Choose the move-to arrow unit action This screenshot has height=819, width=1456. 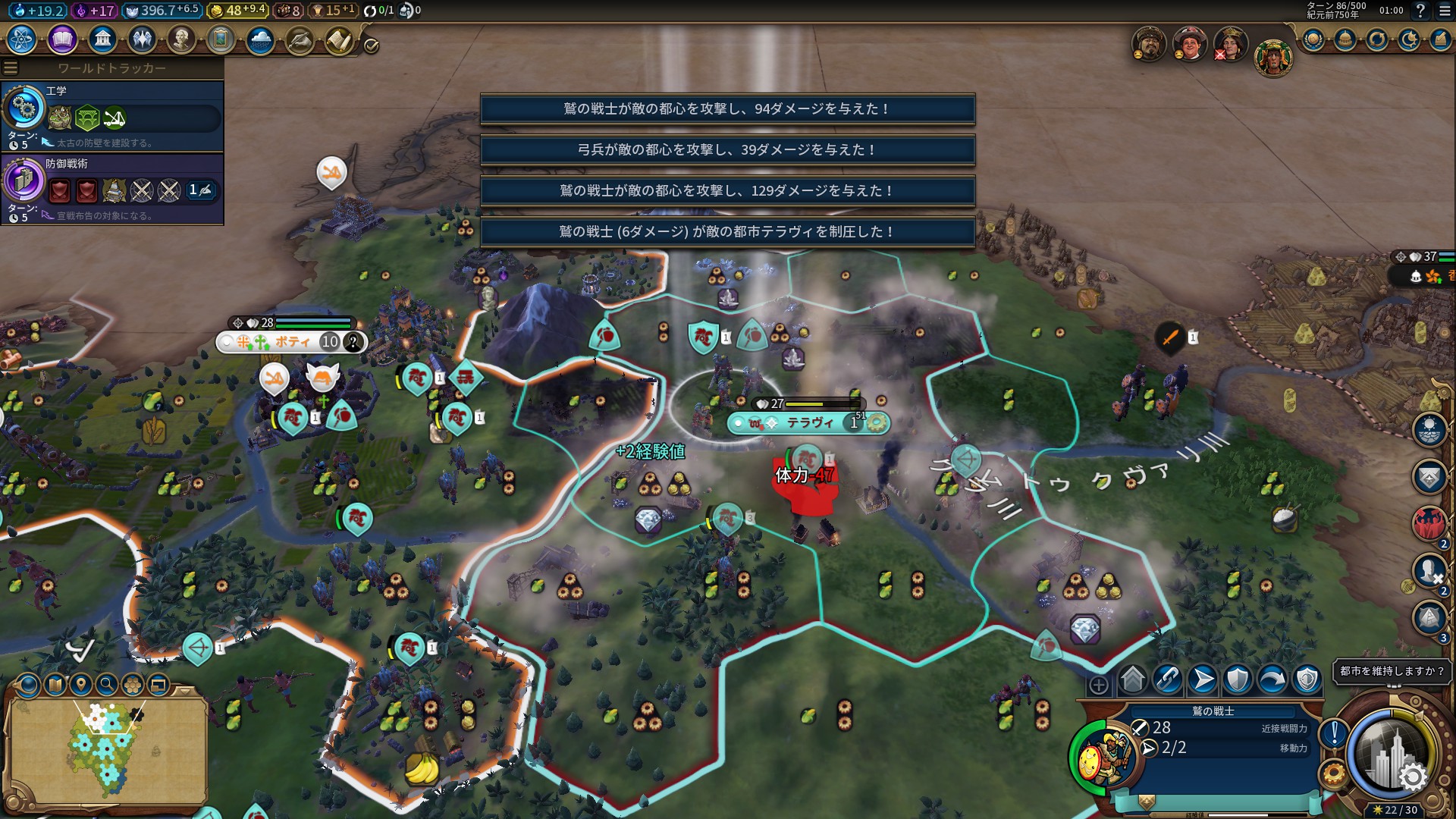coord(1203,679)
